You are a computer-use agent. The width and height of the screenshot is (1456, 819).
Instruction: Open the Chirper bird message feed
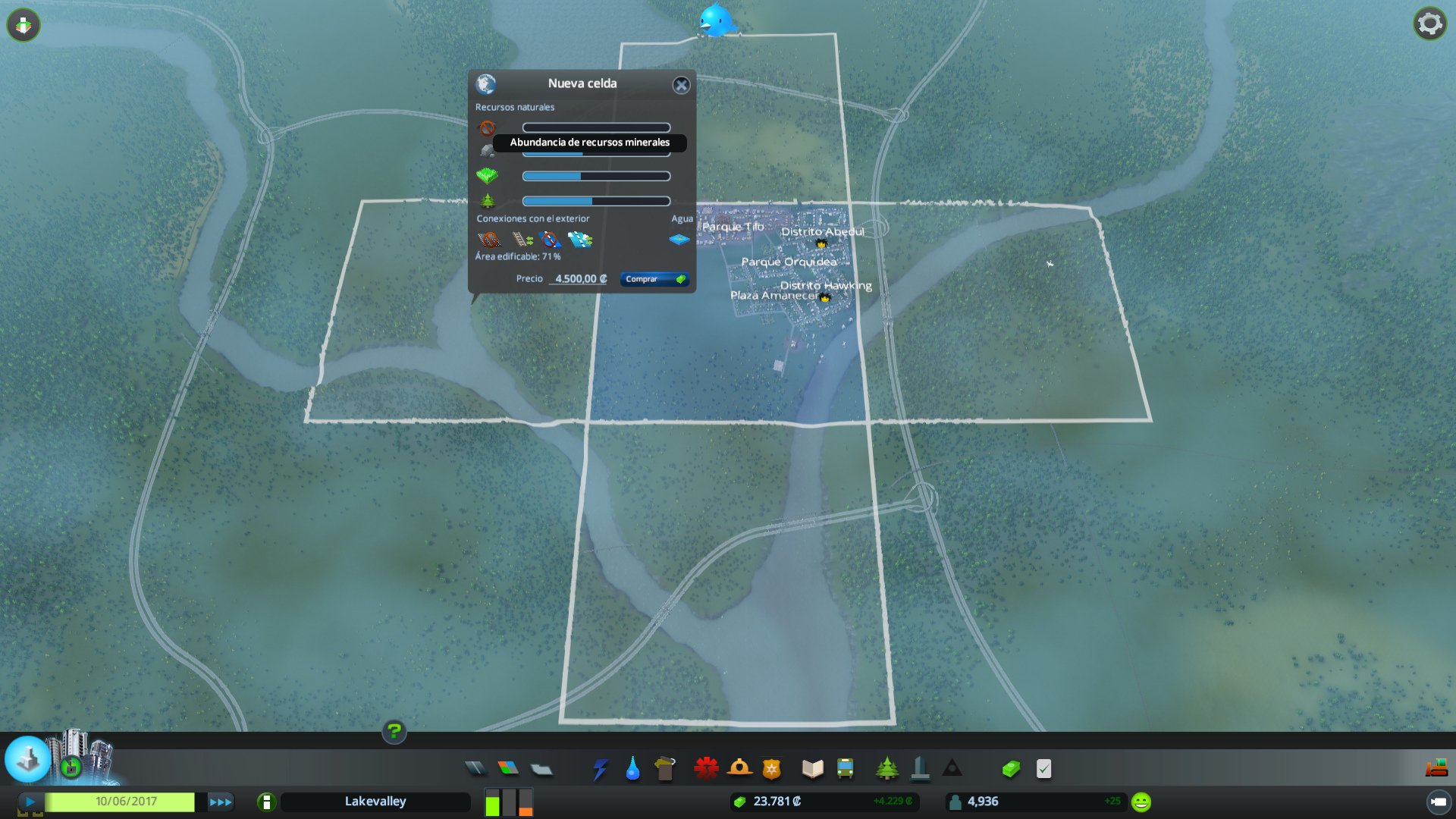point(716,21)
